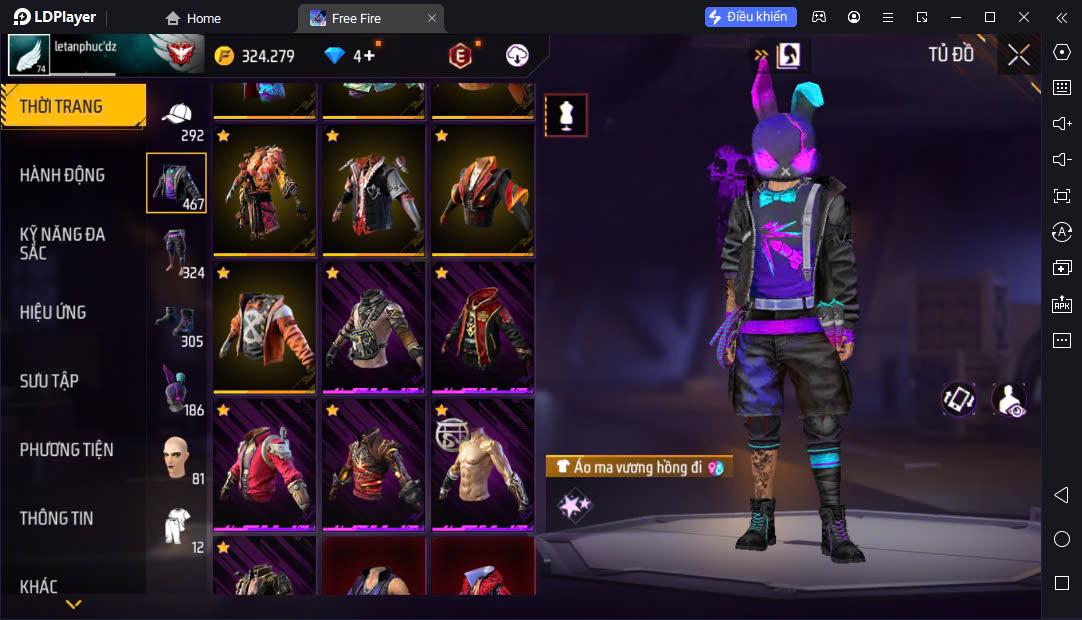This screenshot has height=620, width=1082.
Task: Open the mannequin outfit preset button
Action: (x=566, y=115)
